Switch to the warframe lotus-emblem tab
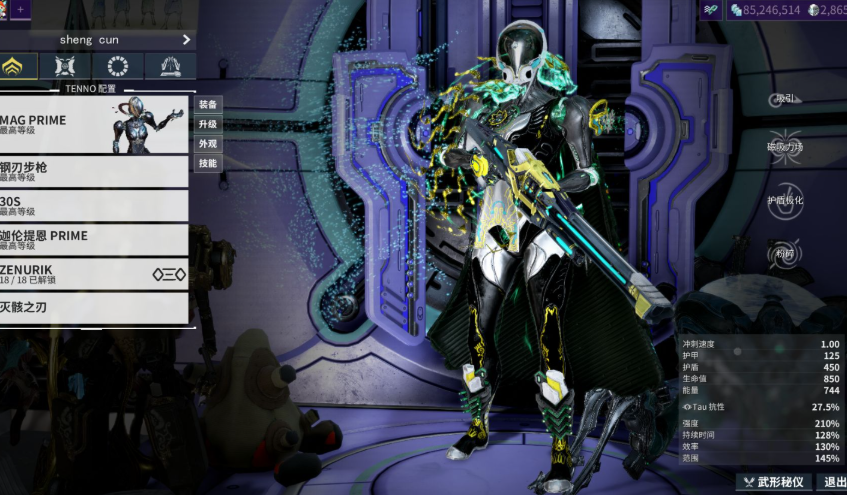The width and height of the screenshot is (847, 495). [17, 67]
